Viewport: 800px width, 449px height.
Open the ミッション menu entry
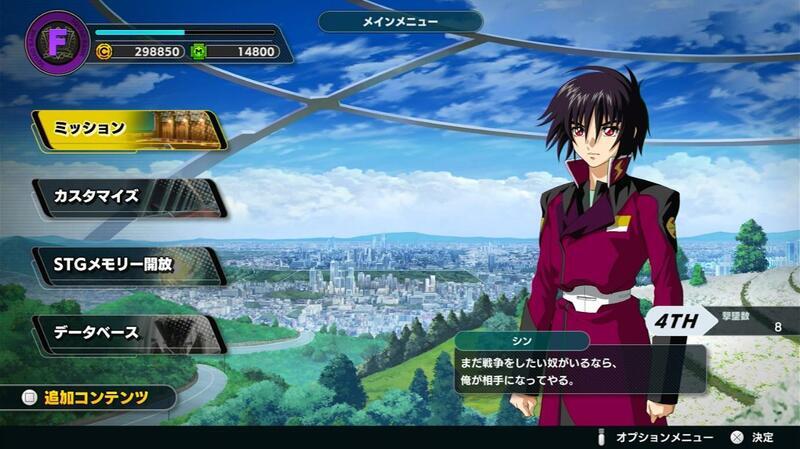[128, 129]
